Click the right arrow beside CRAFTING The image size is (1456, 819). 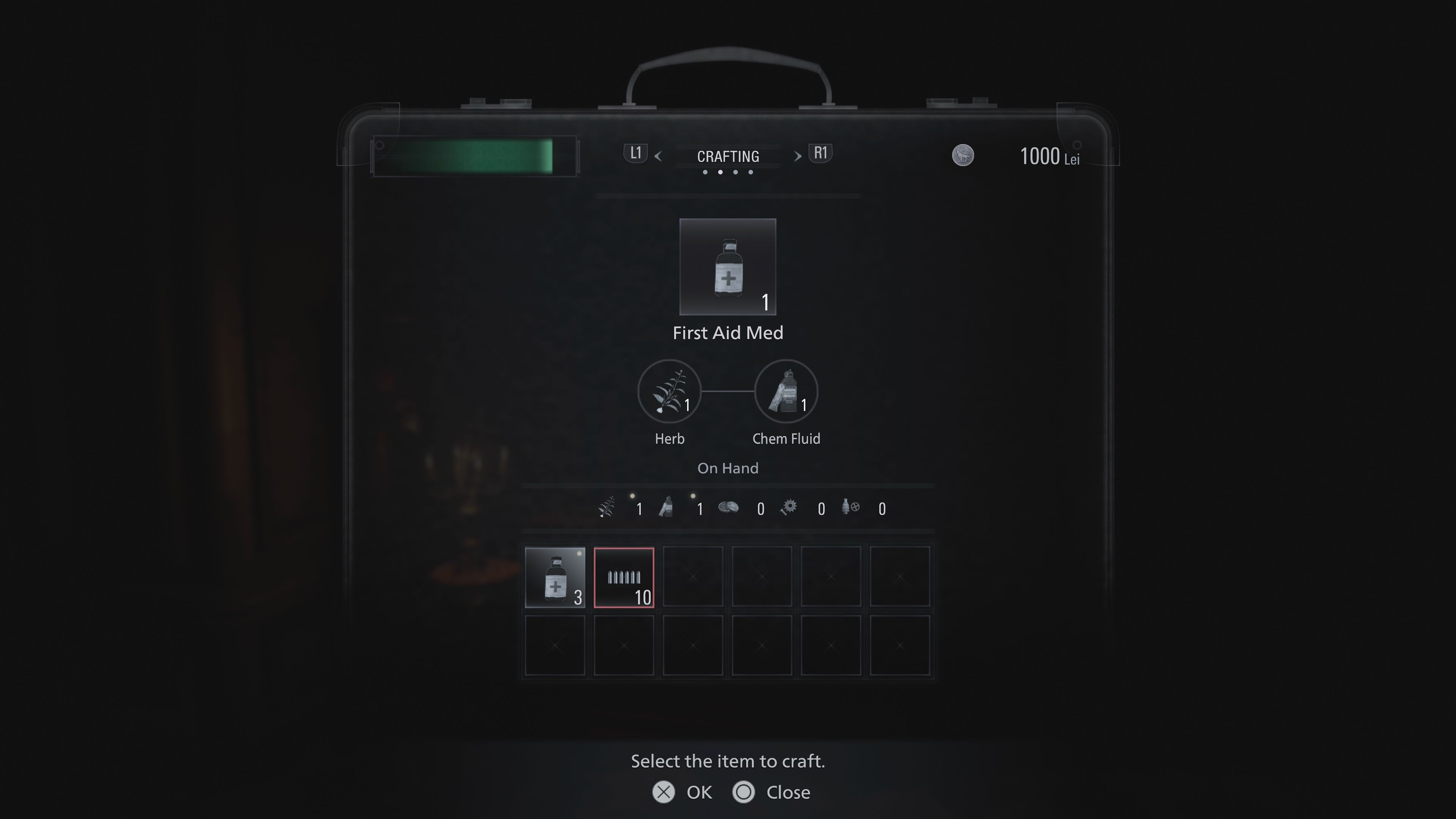(797, 156)
